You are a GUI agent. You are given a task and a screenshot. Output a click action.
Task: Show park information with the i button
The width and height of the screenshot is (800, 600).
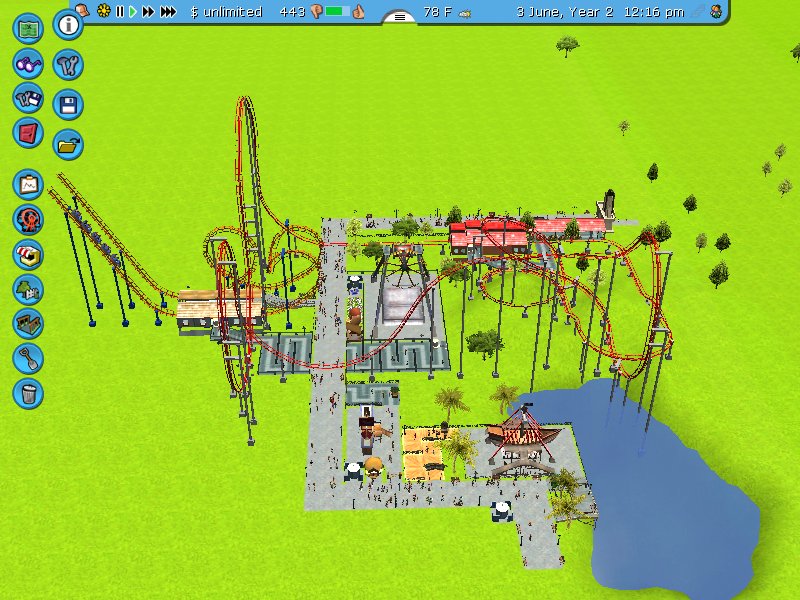click(x=68, y=25)
